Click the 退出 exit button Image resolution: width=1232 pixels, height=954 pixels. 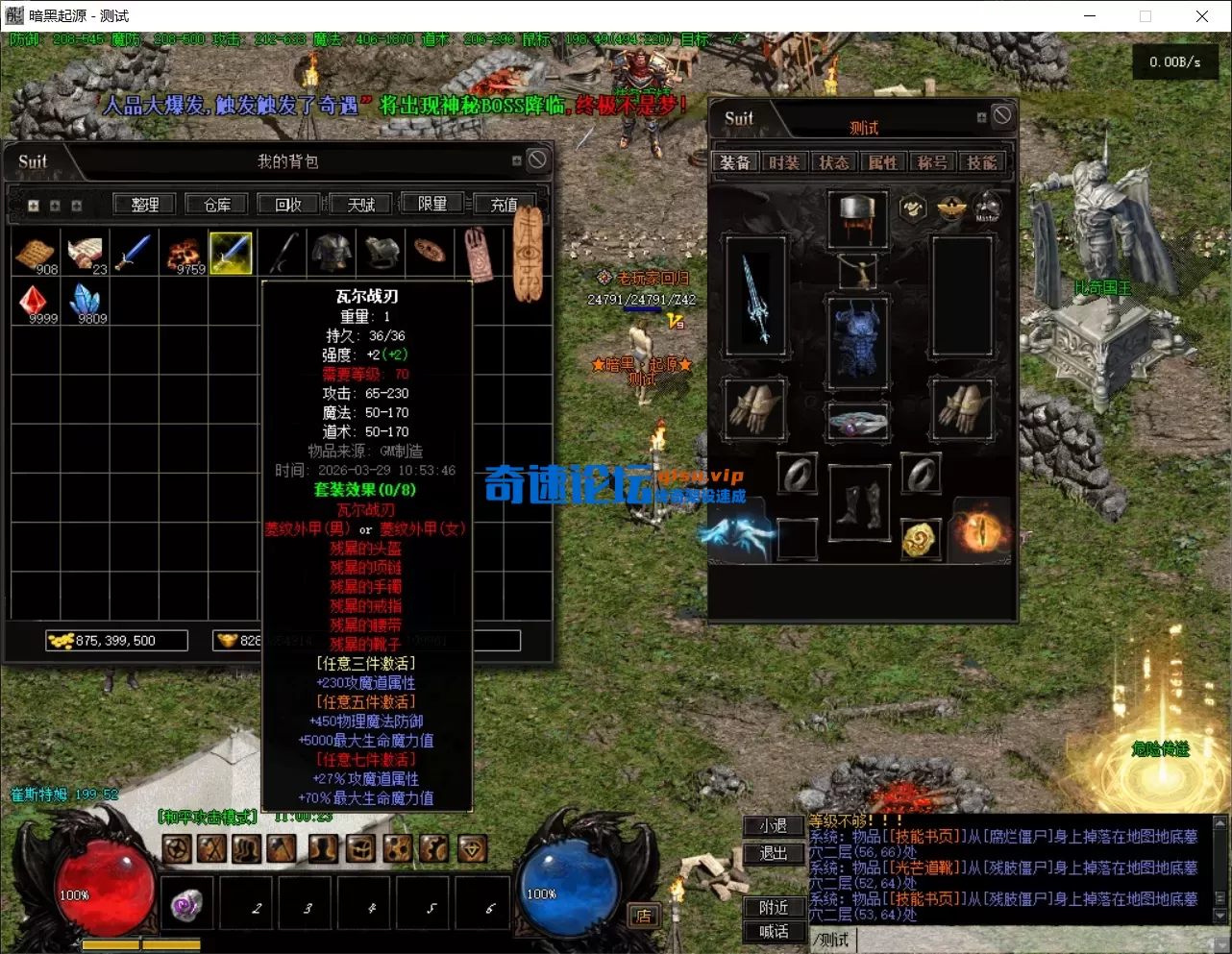pyautogui.click(x=774, y=852)
